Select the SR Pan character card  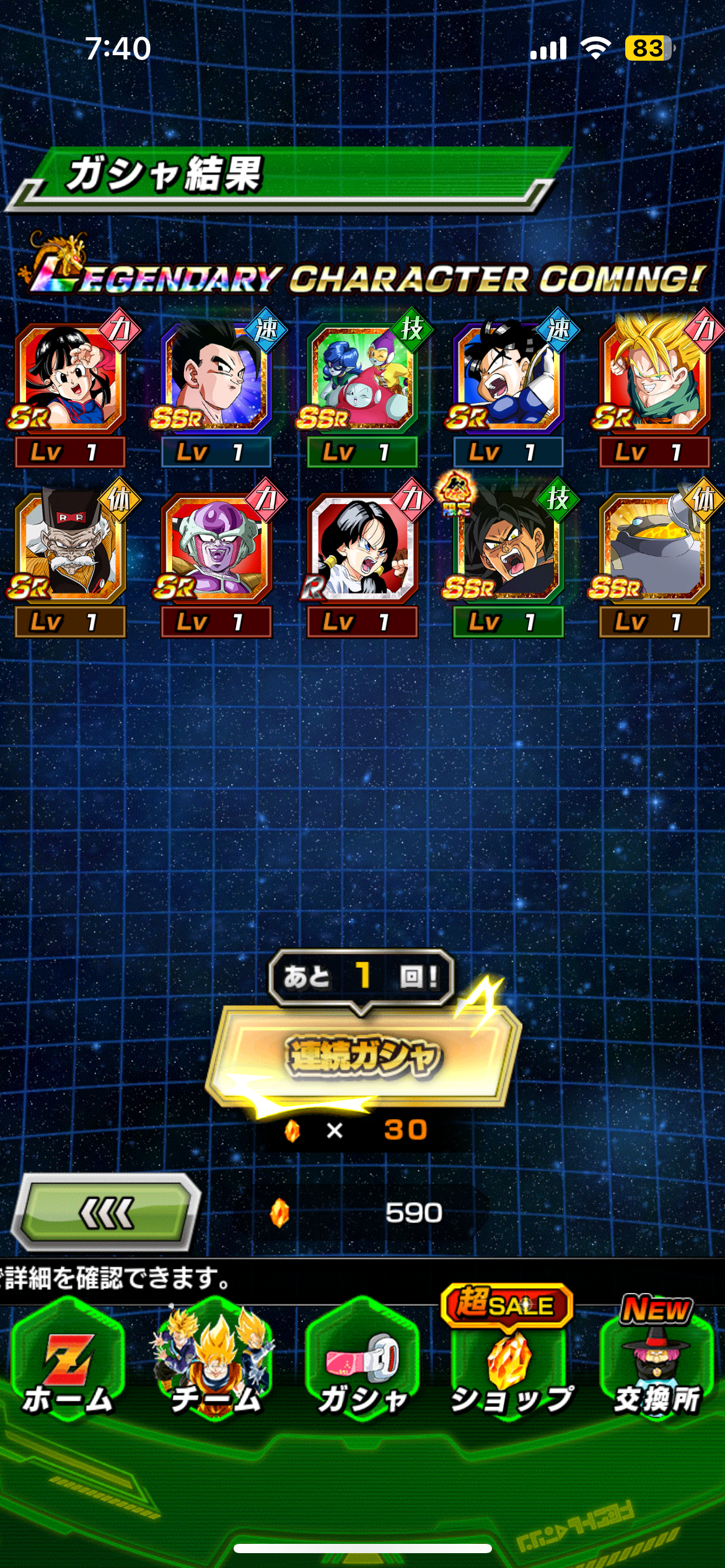pyautogui.click(x=70, y=379)
